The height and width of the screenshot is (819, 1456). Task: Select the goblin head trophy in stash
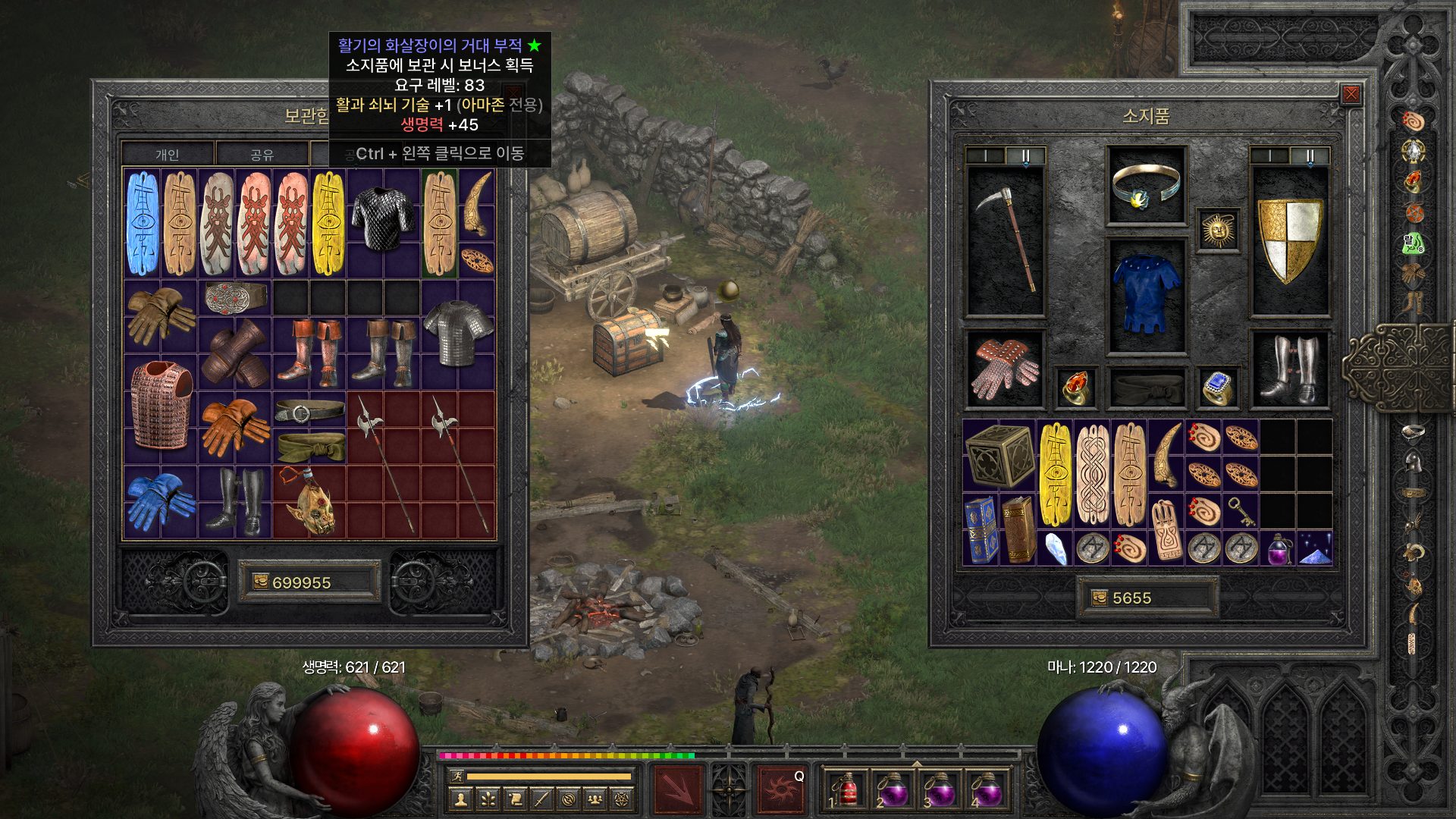[309, 502]
